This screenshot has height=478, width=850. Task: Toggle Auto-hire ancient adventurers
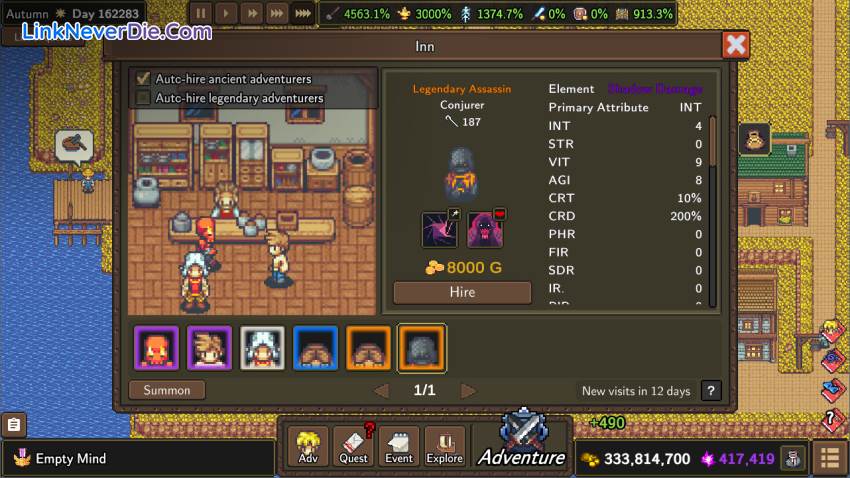143,78
